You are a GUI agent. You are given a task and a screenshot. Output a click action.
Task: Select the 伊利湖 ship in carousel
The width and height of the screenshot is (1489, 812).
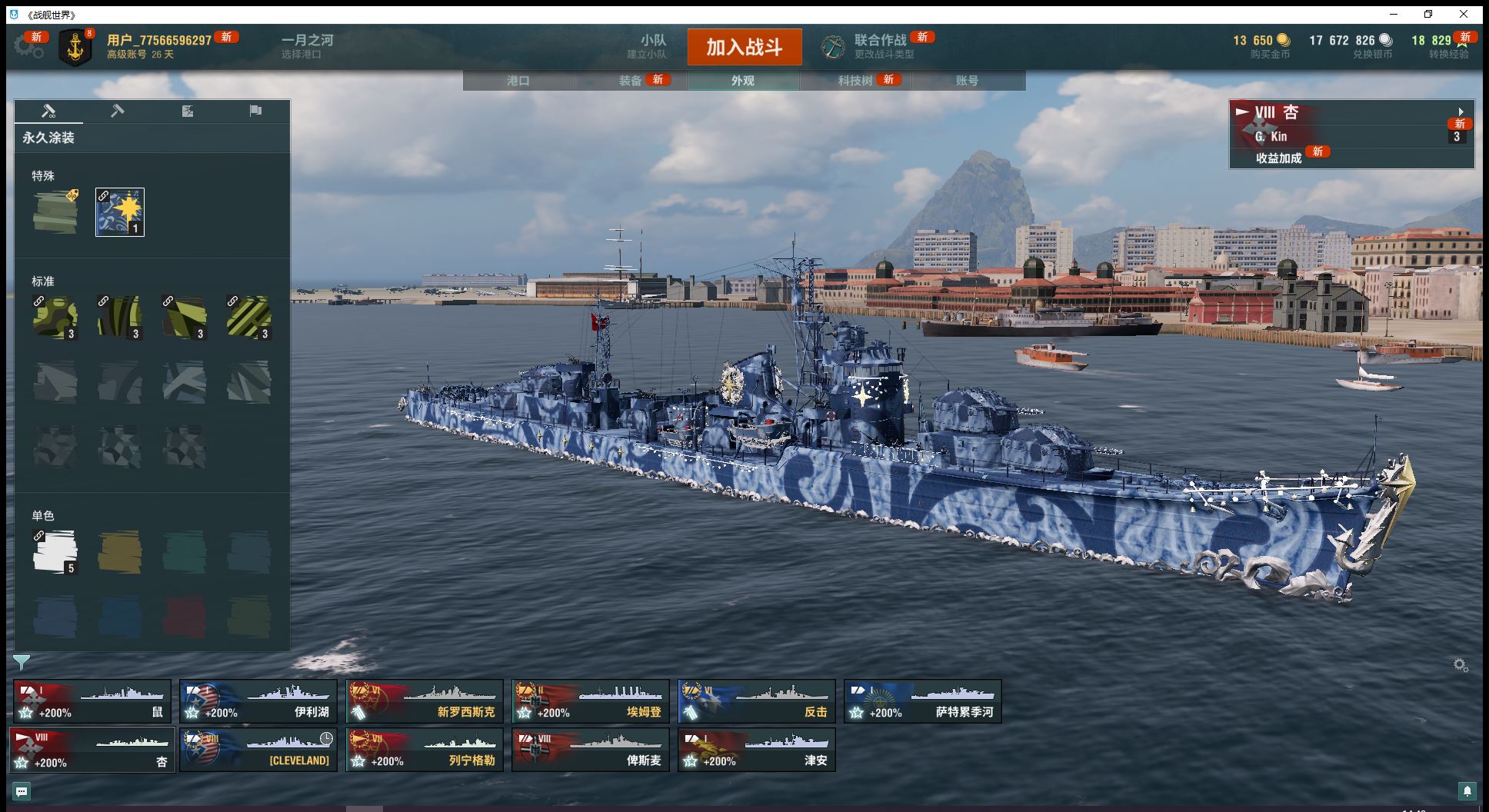pyautogui.click(x=258, y=701)
